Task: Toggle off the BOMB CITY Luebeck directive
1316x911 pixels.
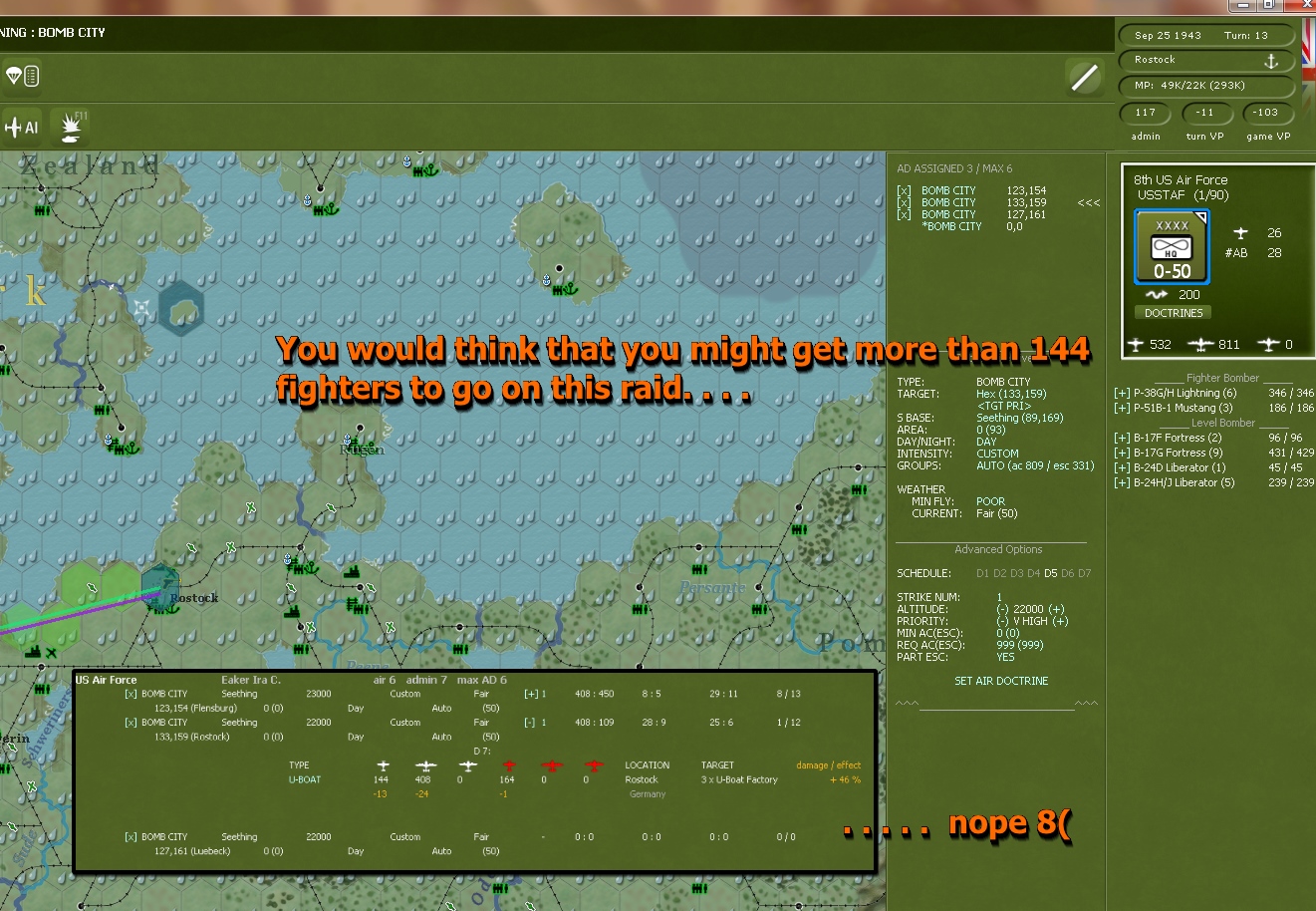Action: pyautogui.click(x=132, y=836)
